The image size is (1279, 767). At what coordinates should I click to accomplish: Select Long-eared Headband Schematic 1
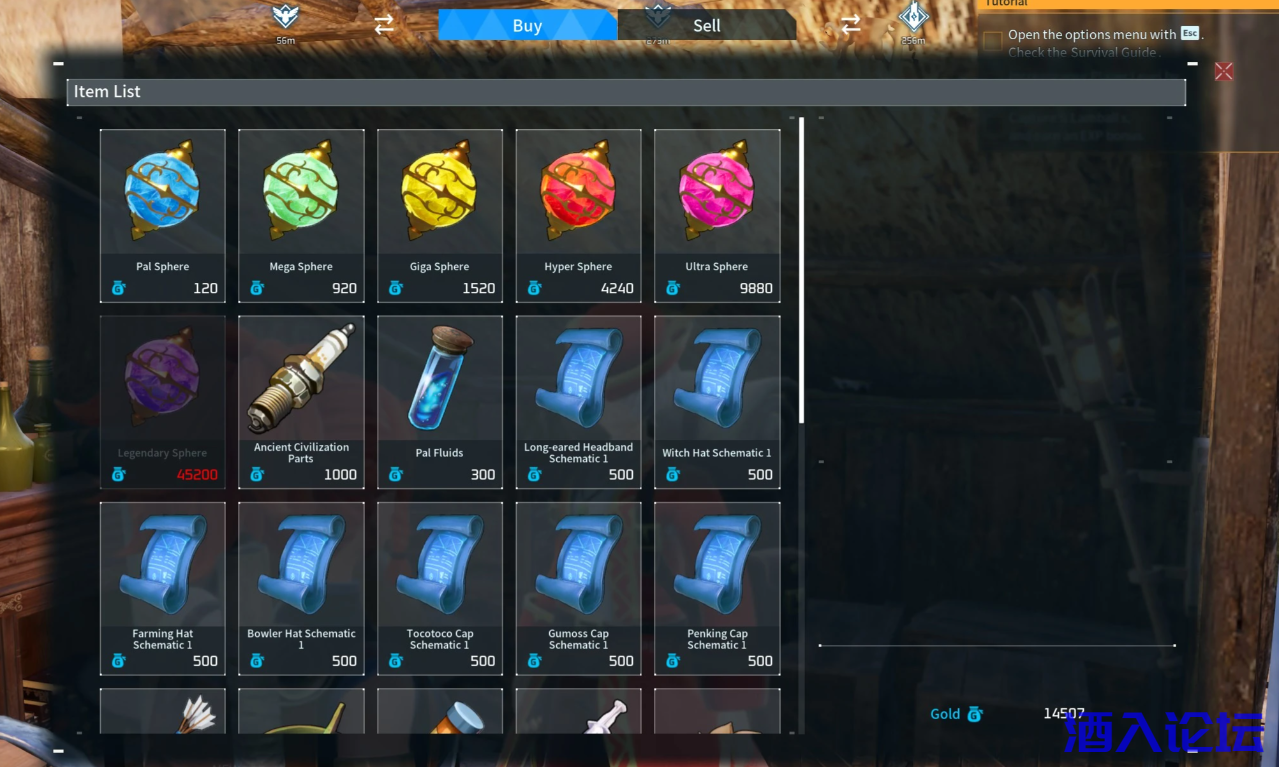(578, 401)
